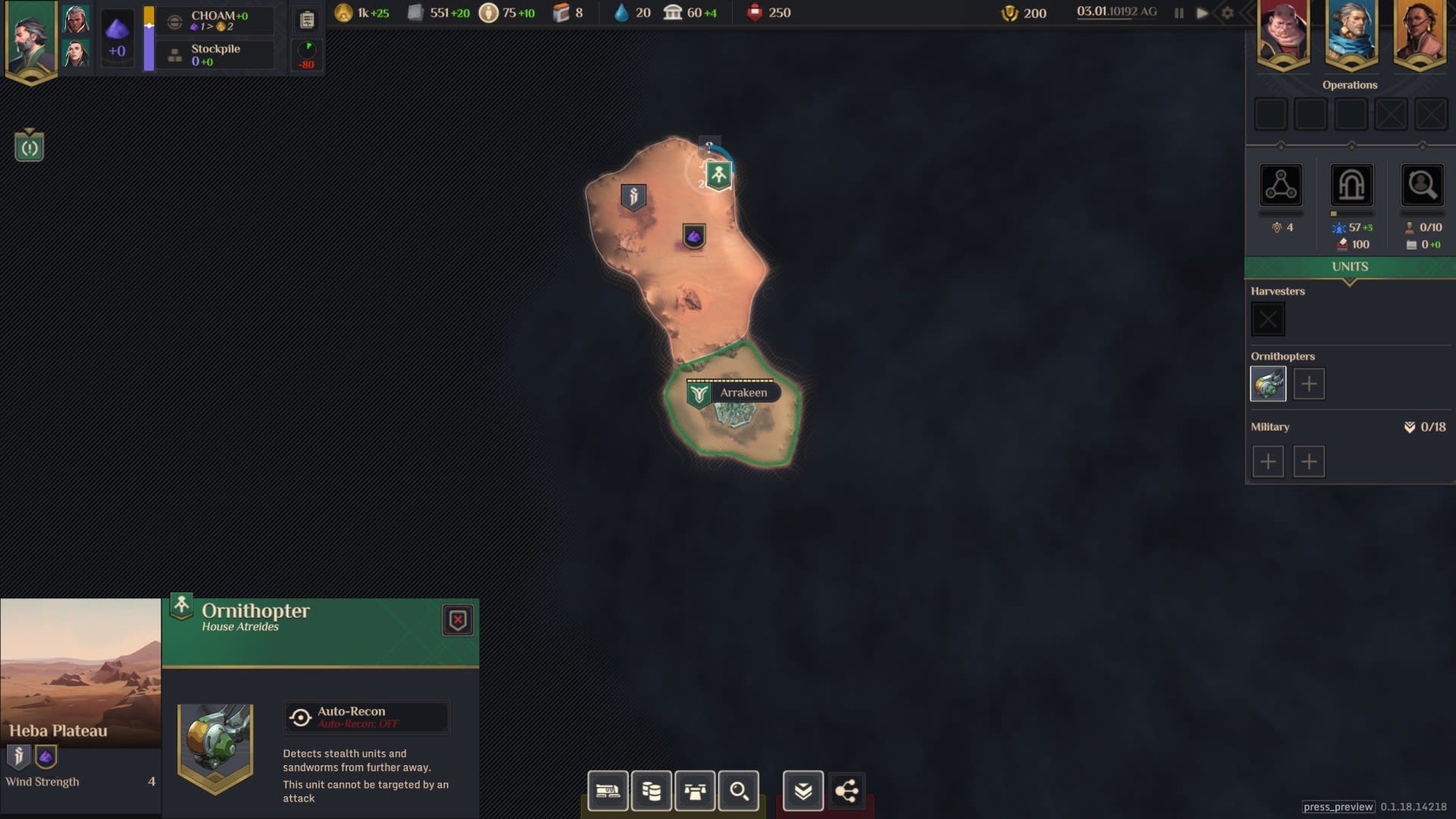1456x819 pixels.
Task: Open the archway building panel icon
Action: (1351, 185)
